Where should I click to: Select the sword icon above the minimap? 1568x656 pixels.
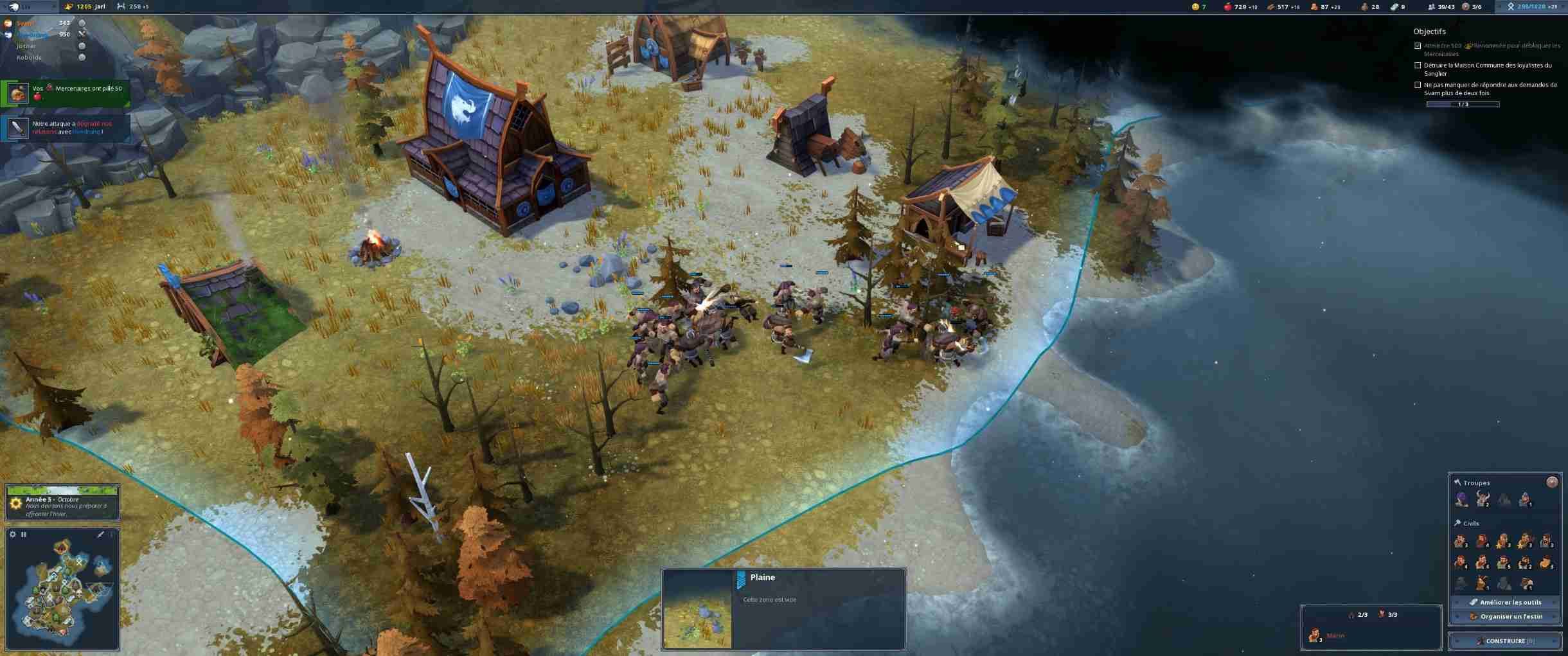coord(100,535)
